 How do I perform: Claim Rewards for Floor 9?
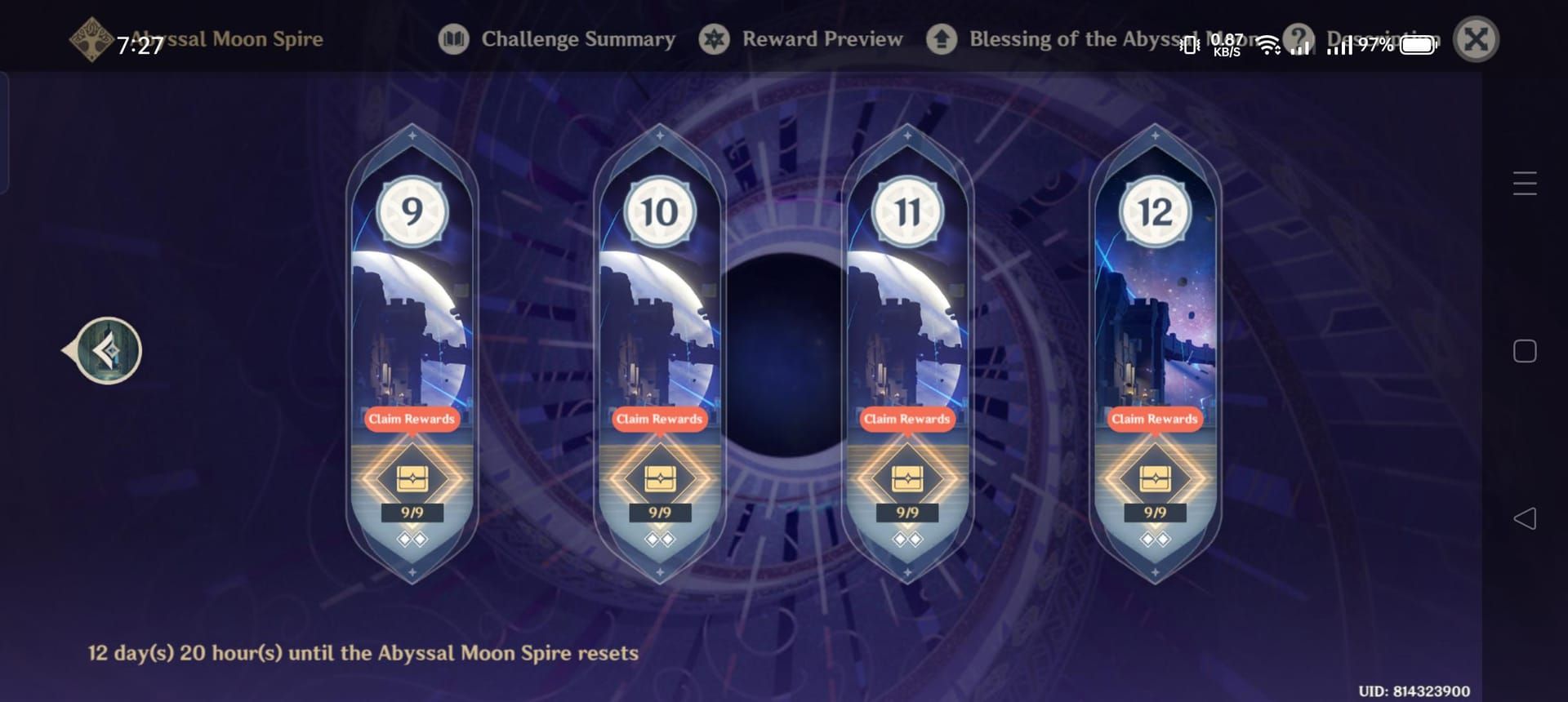(x=412, y=419)
